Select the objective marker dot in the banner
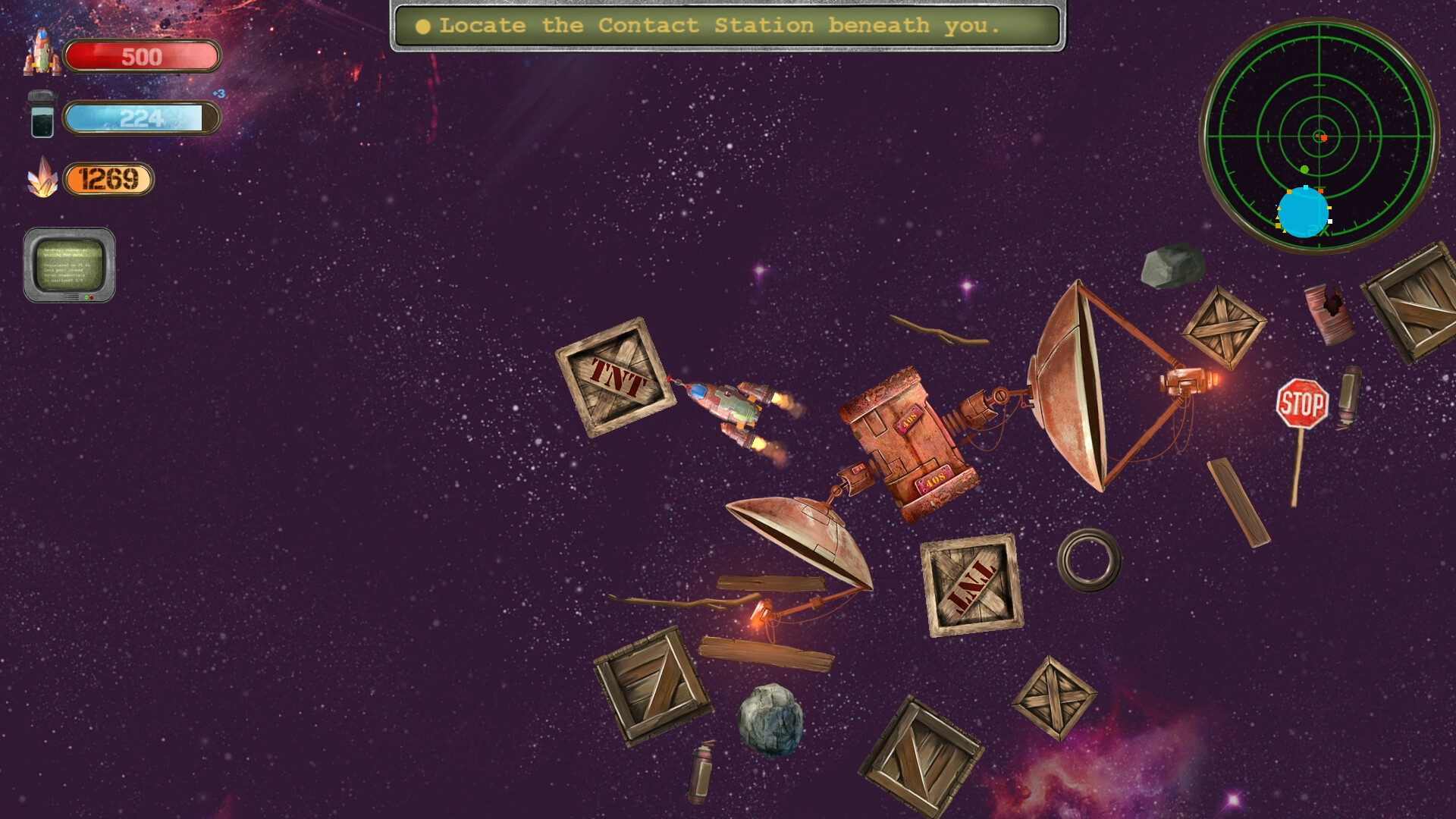 click(x=422, y=25)
